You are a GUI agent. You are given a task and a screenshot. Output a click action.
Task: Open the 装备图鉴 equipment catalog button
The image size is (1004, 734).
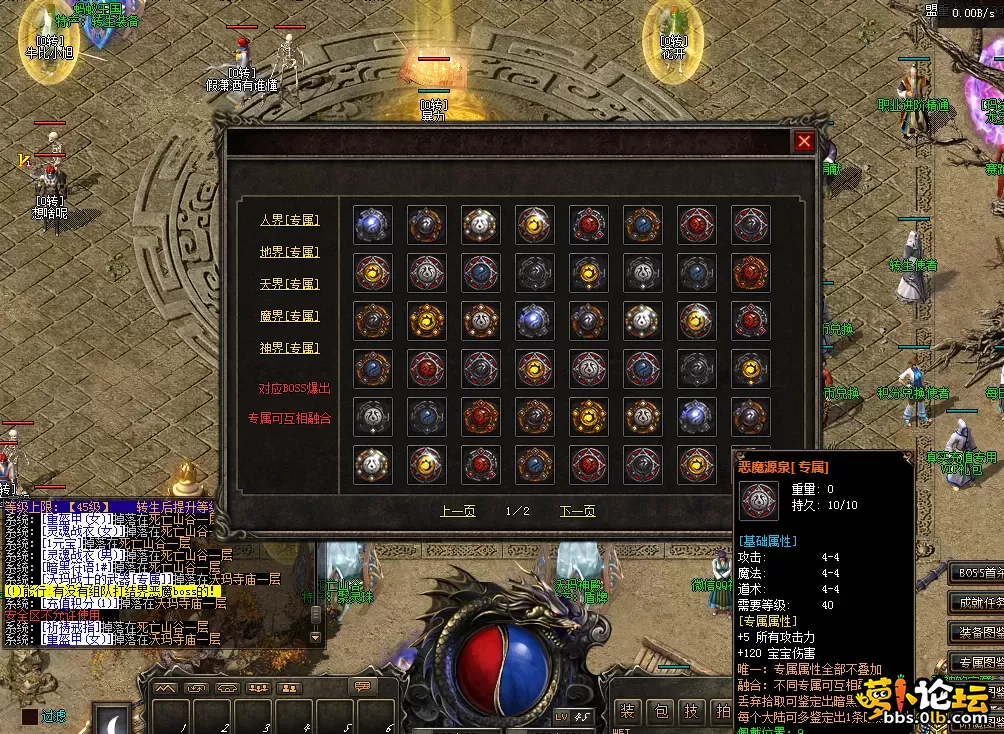click(x=977, y=632)
